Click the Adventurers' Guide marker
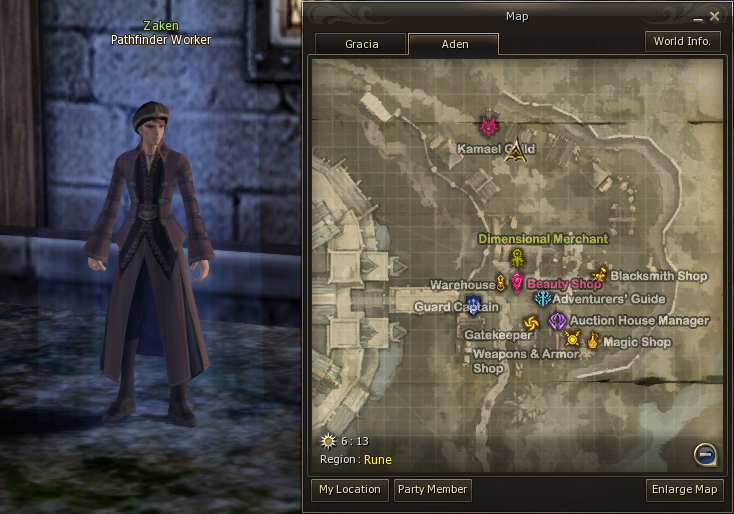 (542, 298)
